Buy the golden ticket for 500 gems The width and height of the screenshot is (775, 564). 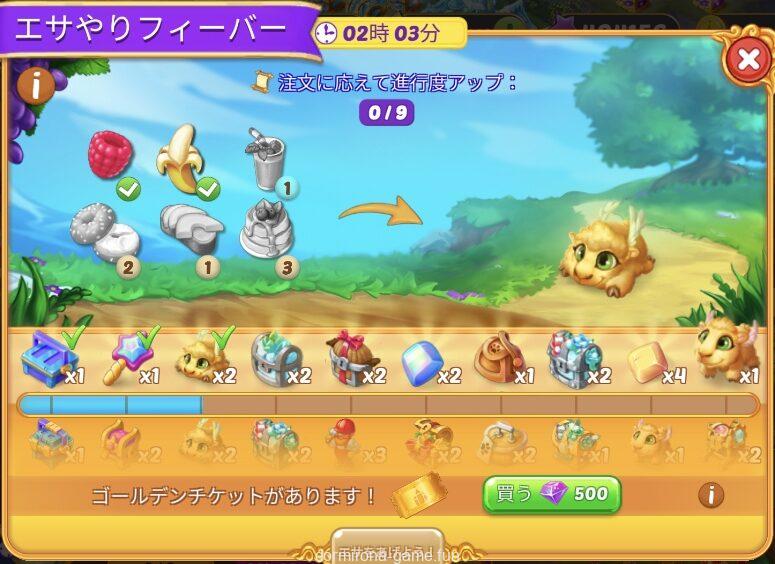551,494
